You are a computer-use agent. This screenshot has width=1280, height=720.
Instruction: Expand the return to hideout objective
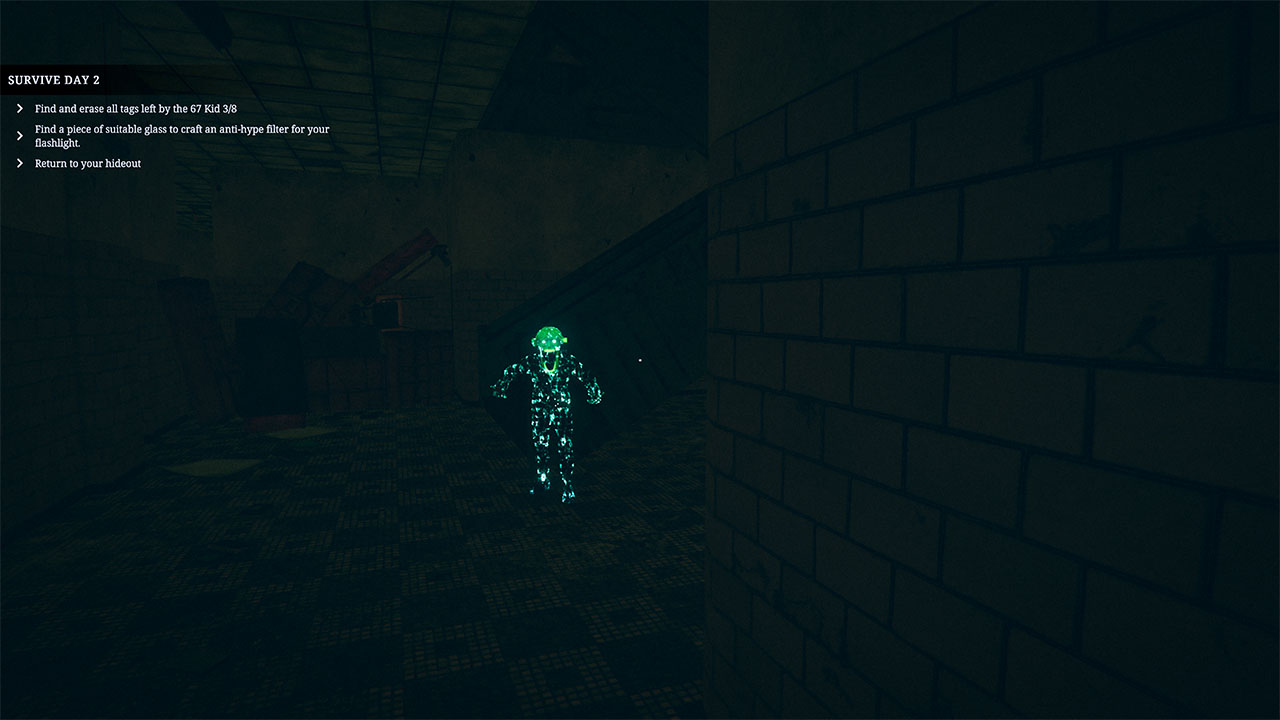pyautogui.click(x=19, y=163)
